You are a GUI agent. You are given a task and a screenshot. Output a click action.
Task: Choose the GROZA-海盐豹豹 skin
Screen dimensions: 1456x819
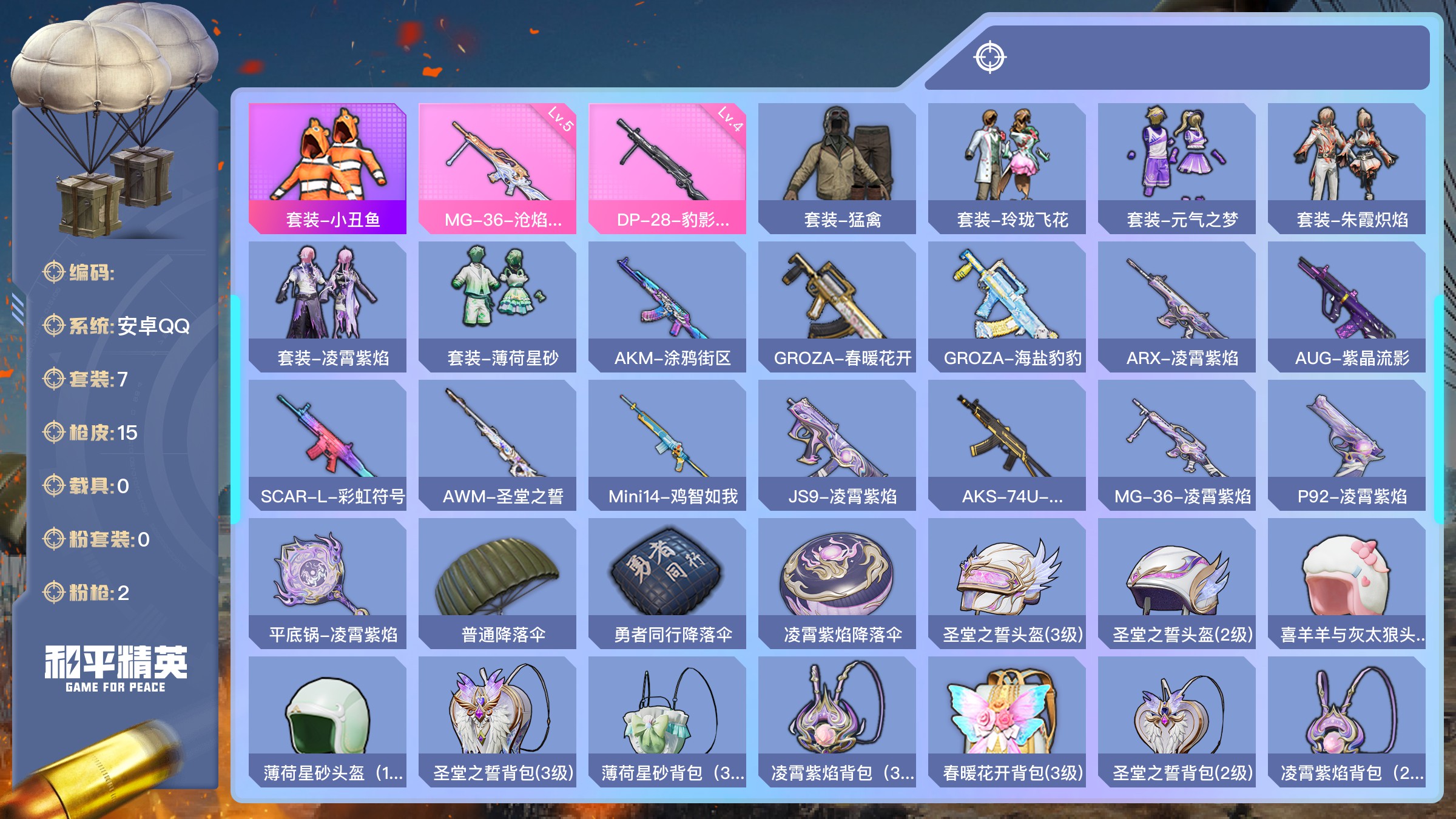(1007, 306)
